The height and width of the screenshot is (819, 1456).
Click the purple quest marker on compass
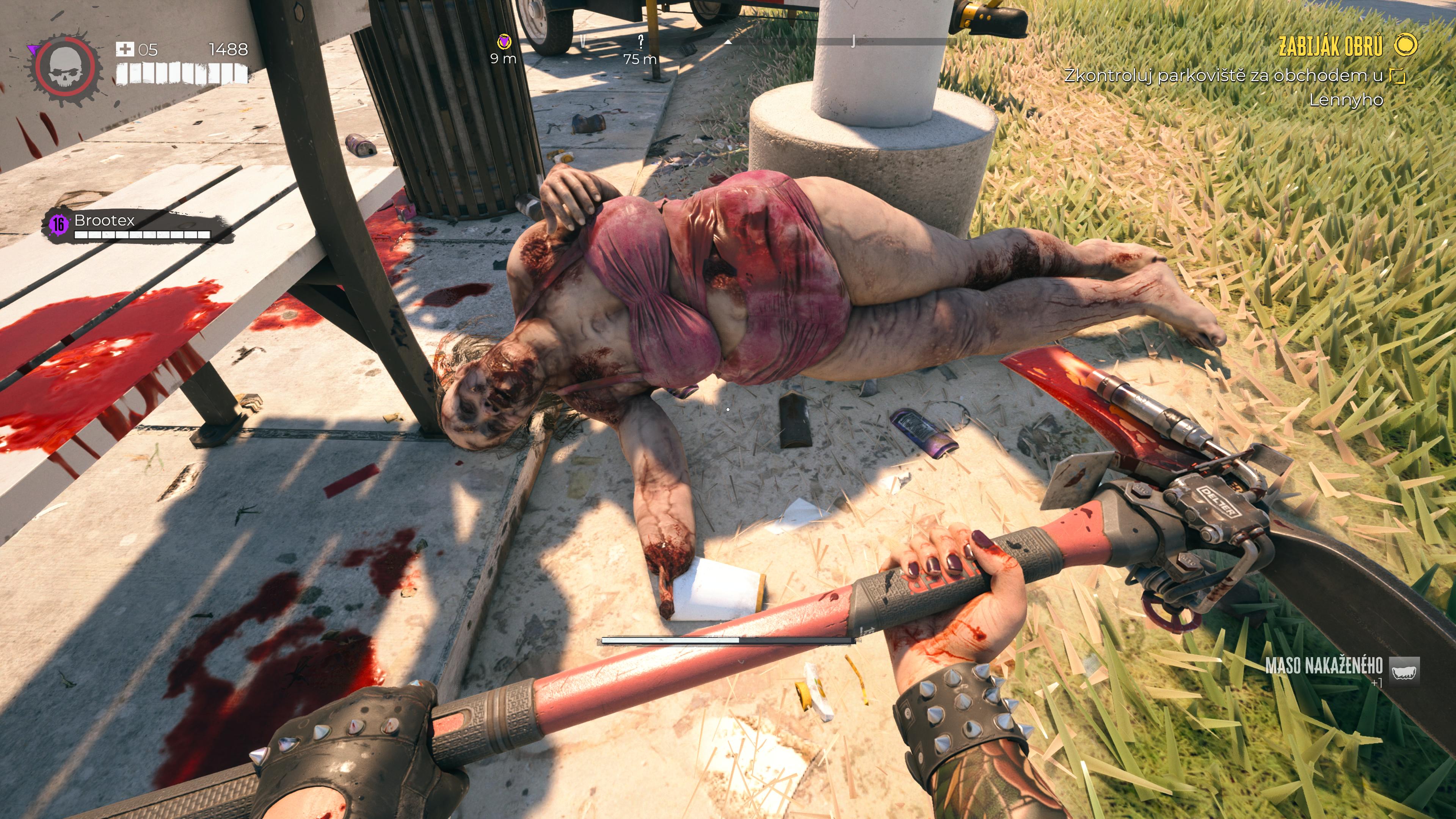point(504,42)
